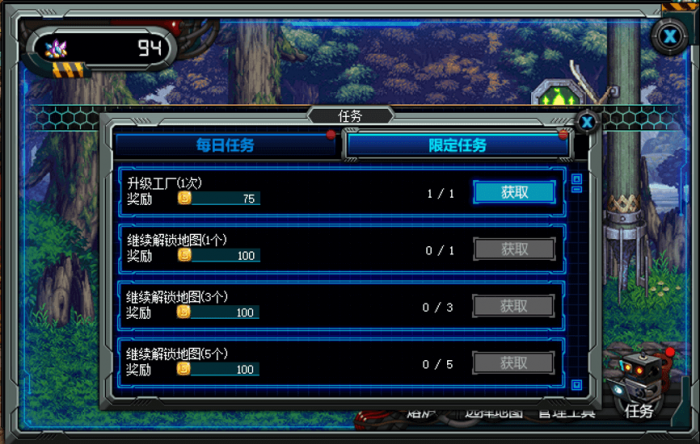Click 获取 for the unlock 3 maps task
The height and width of the screenshot is (444, 700).
pos(514,306)
